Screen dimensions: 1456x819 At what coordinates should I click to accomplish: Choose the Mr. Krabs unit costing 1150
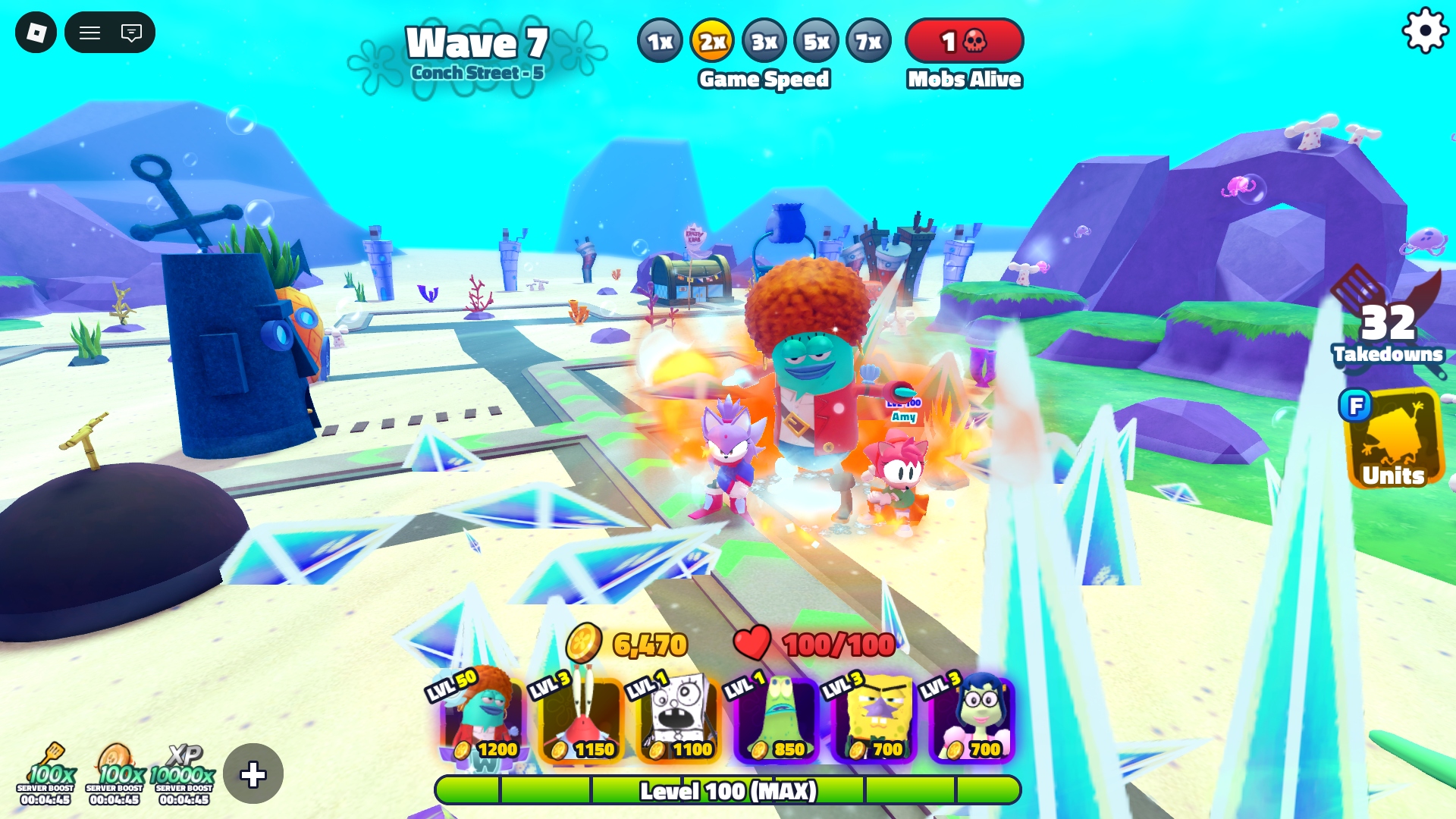582,718
